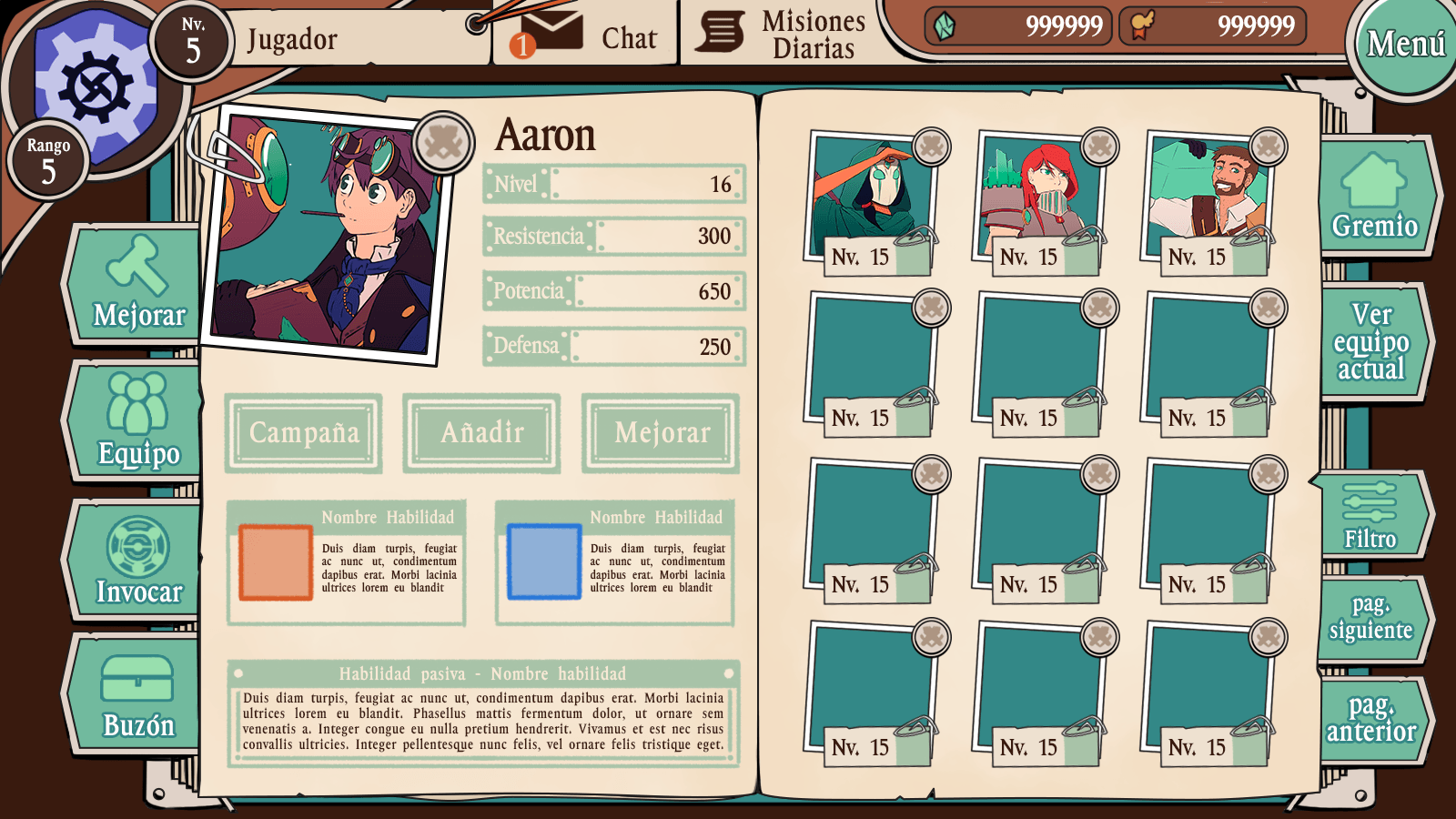Open the Menú button

click(x=1404, y=44)
